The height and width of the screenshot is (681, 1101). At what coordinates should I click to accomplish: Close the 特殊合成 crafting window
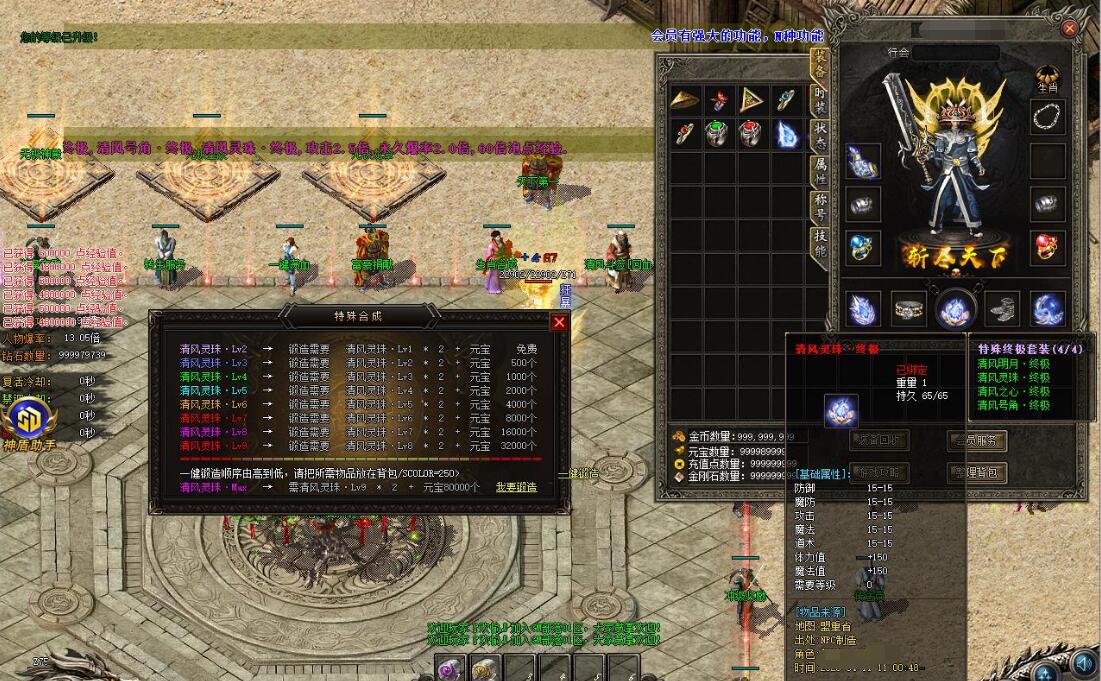(x=559, y=322)
